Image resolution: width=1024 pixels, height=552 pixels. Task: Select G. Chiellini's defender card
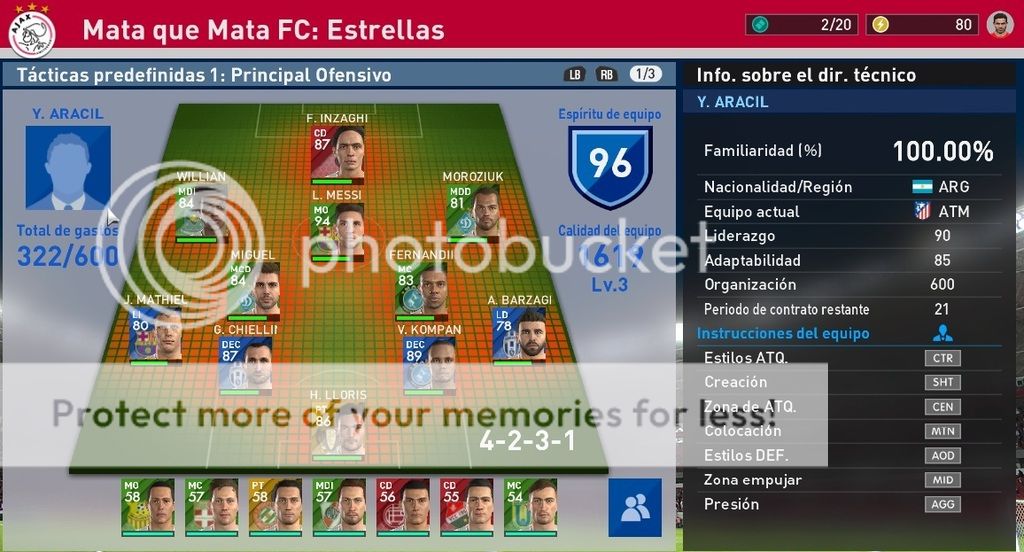tap(245, 364)
